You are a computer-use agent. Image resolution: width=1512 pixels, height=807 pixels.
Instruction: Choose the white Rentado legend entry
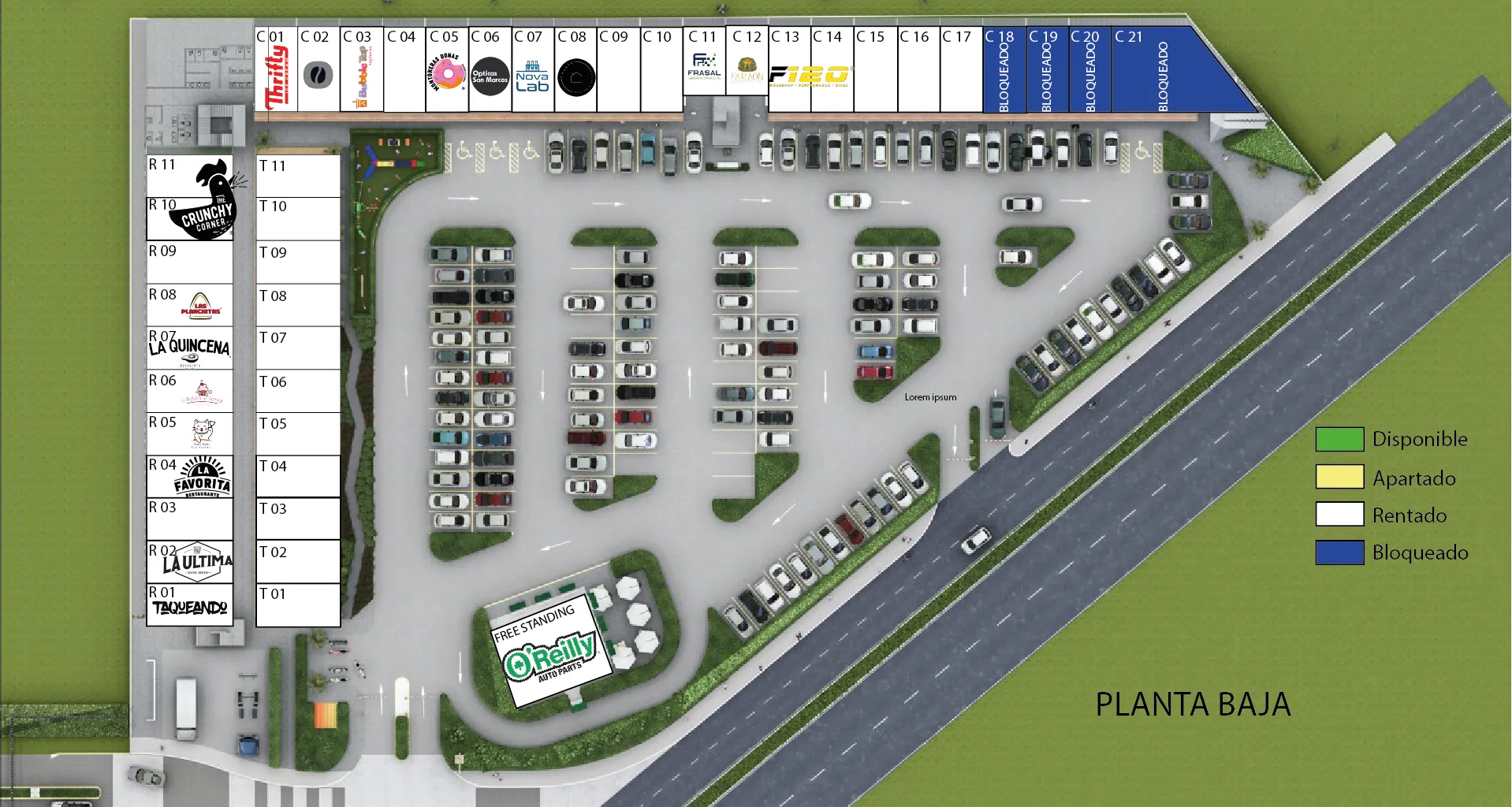coord(1339,515)
